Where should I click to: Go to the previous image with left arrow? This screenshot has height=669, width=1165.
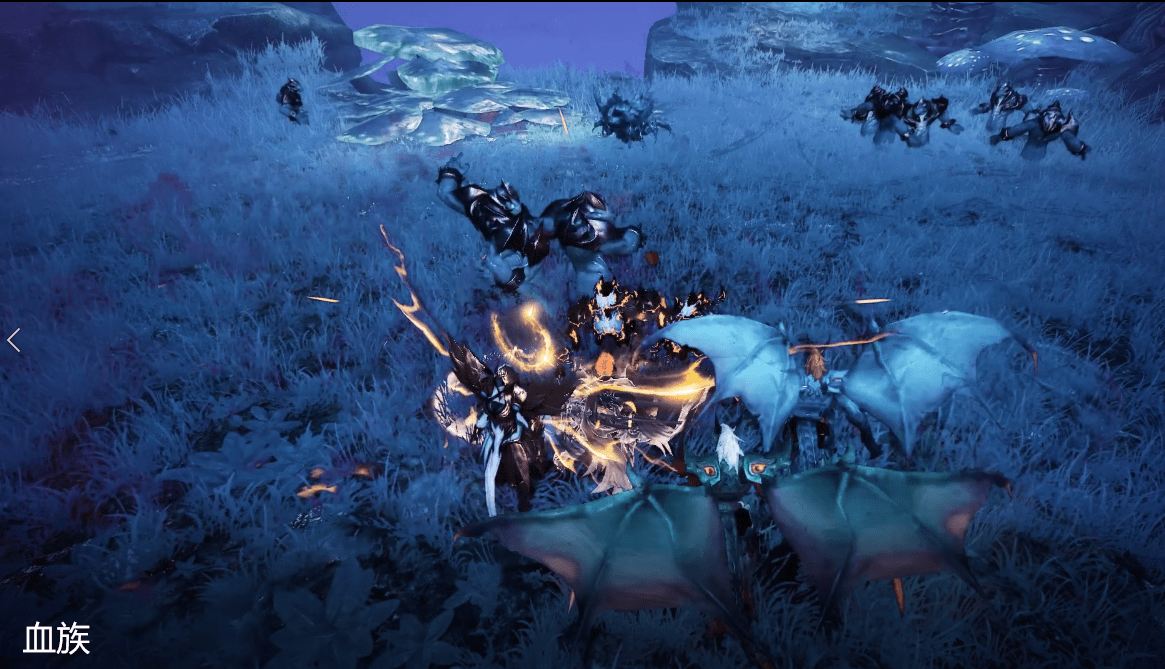point(14,340)
